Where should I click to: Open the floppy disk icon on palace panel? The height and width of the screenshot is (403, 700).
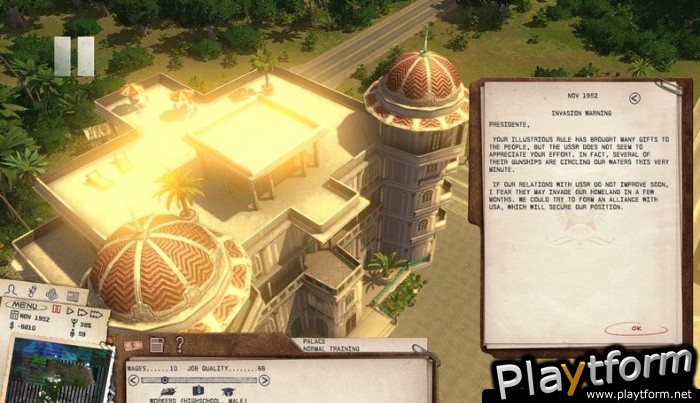click(157, 345)
